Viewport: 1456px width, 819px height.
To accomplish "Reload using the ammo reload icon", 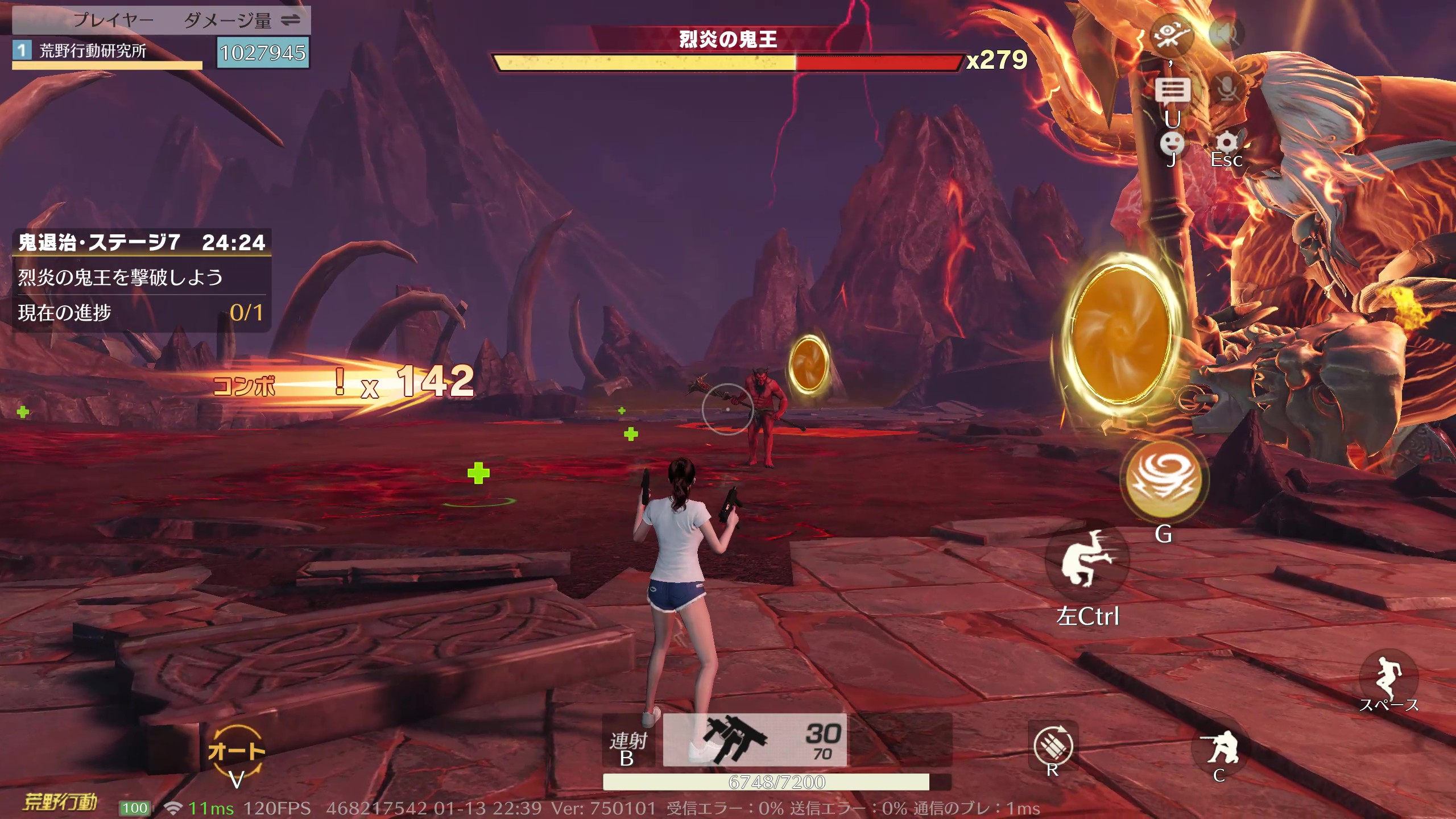I will tap(1053, 745).
